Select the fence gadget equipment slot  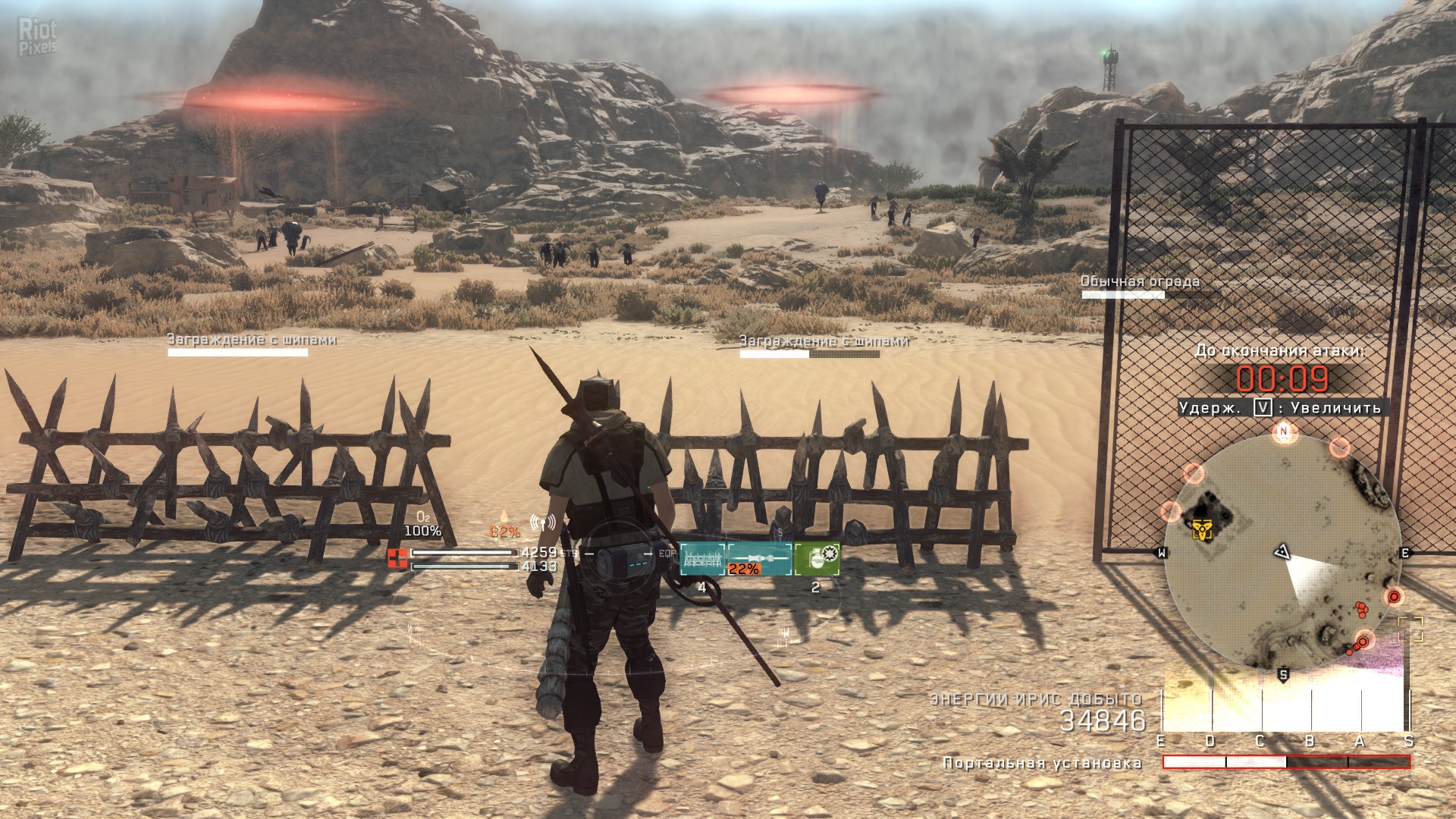702,560
